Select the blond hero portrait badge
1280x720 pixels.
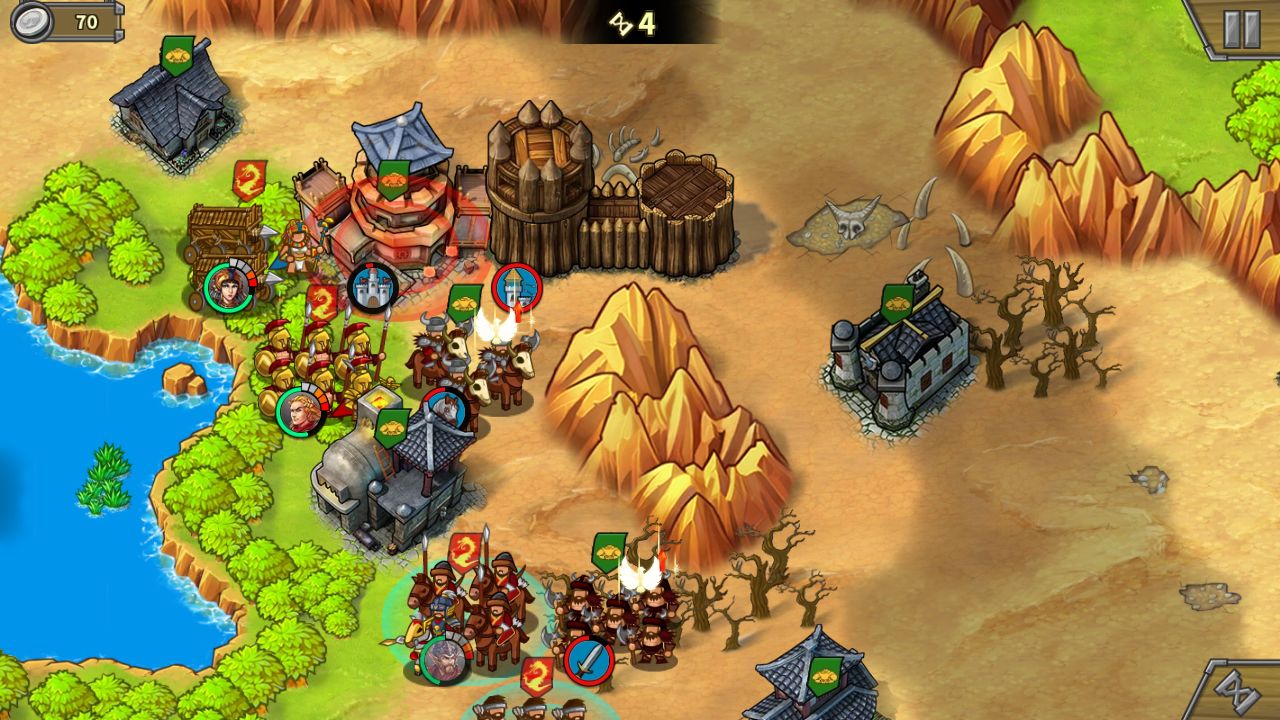point(298,411)
